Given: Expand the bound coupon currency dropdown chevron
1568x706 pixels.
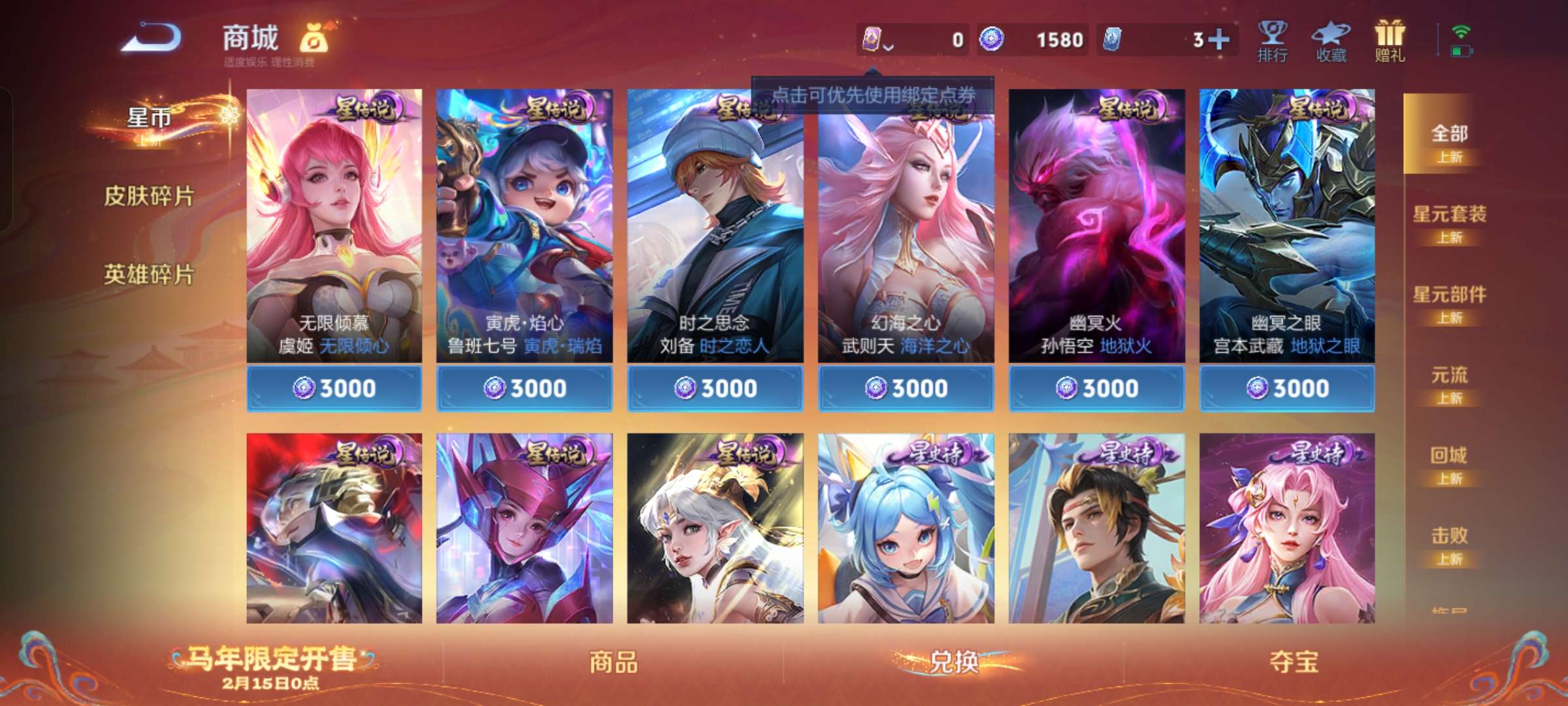Looking at the screenshot, I should click(889, 47).
